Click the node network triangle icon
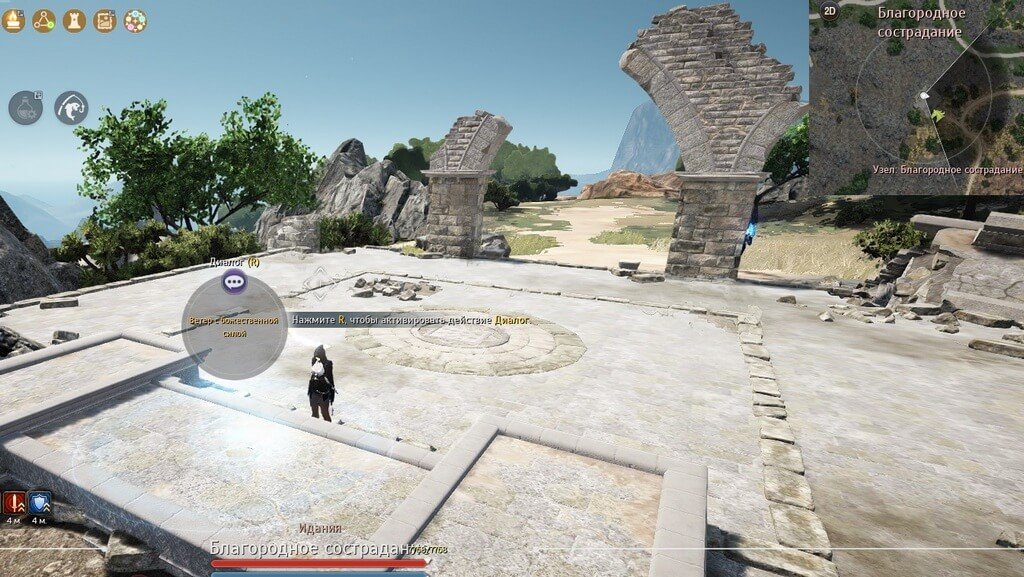 click(x=43, y=20)
